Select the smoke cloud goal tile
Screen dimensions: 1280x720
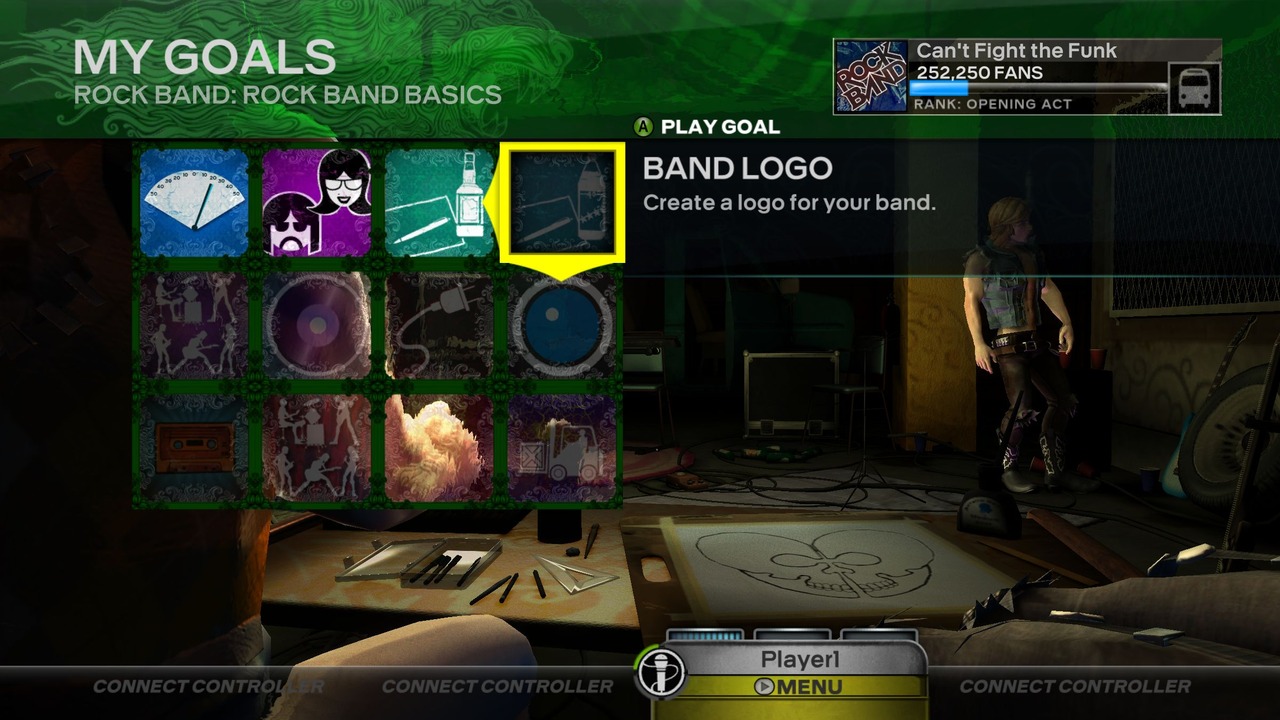coord(439,447)
